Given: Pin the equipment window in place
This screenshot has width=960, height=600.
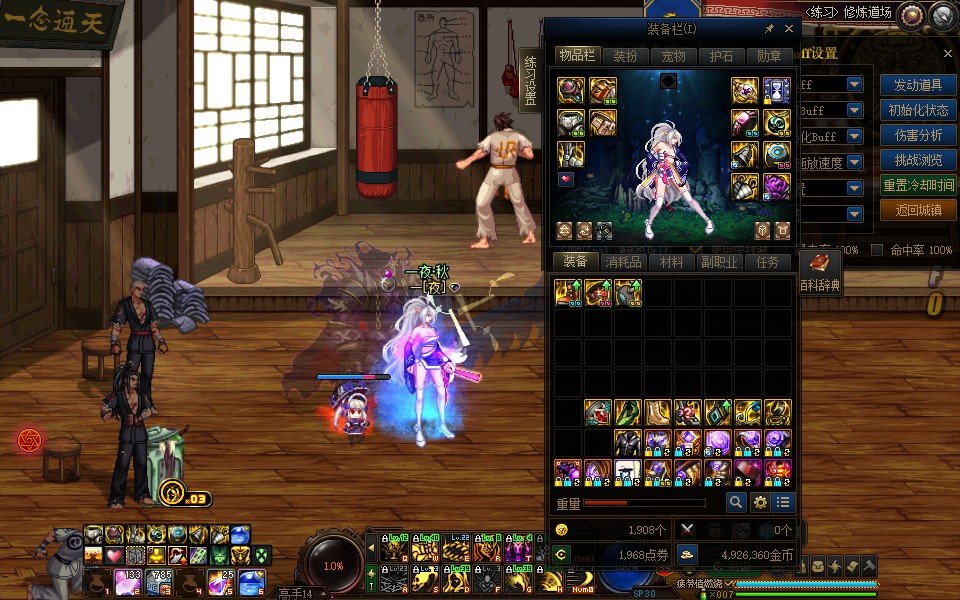Looking at the screenshot, I should (769, 30).
